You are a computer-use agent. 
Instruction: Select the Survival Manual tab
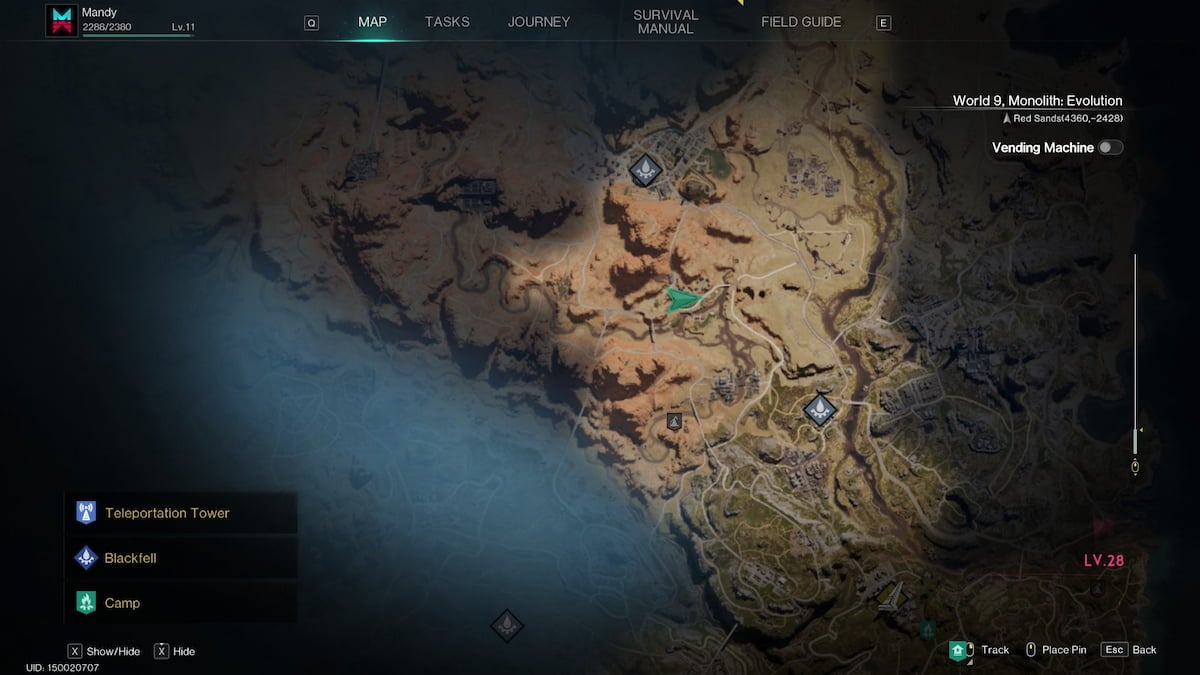pos(665,22)
